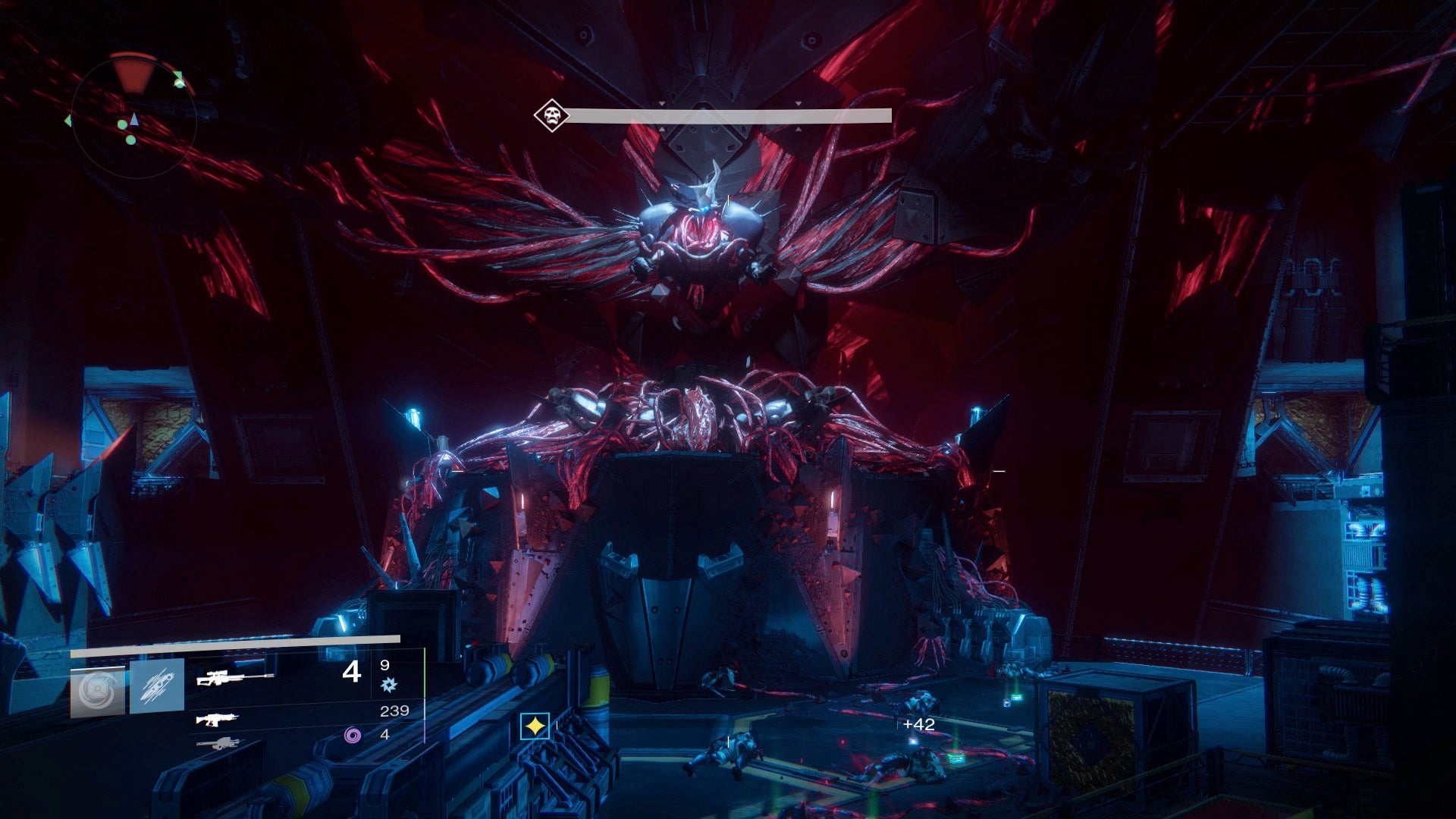Activate the melee ability icon
The width and height of the screenshot is (1456, 819).
point(157,686)
